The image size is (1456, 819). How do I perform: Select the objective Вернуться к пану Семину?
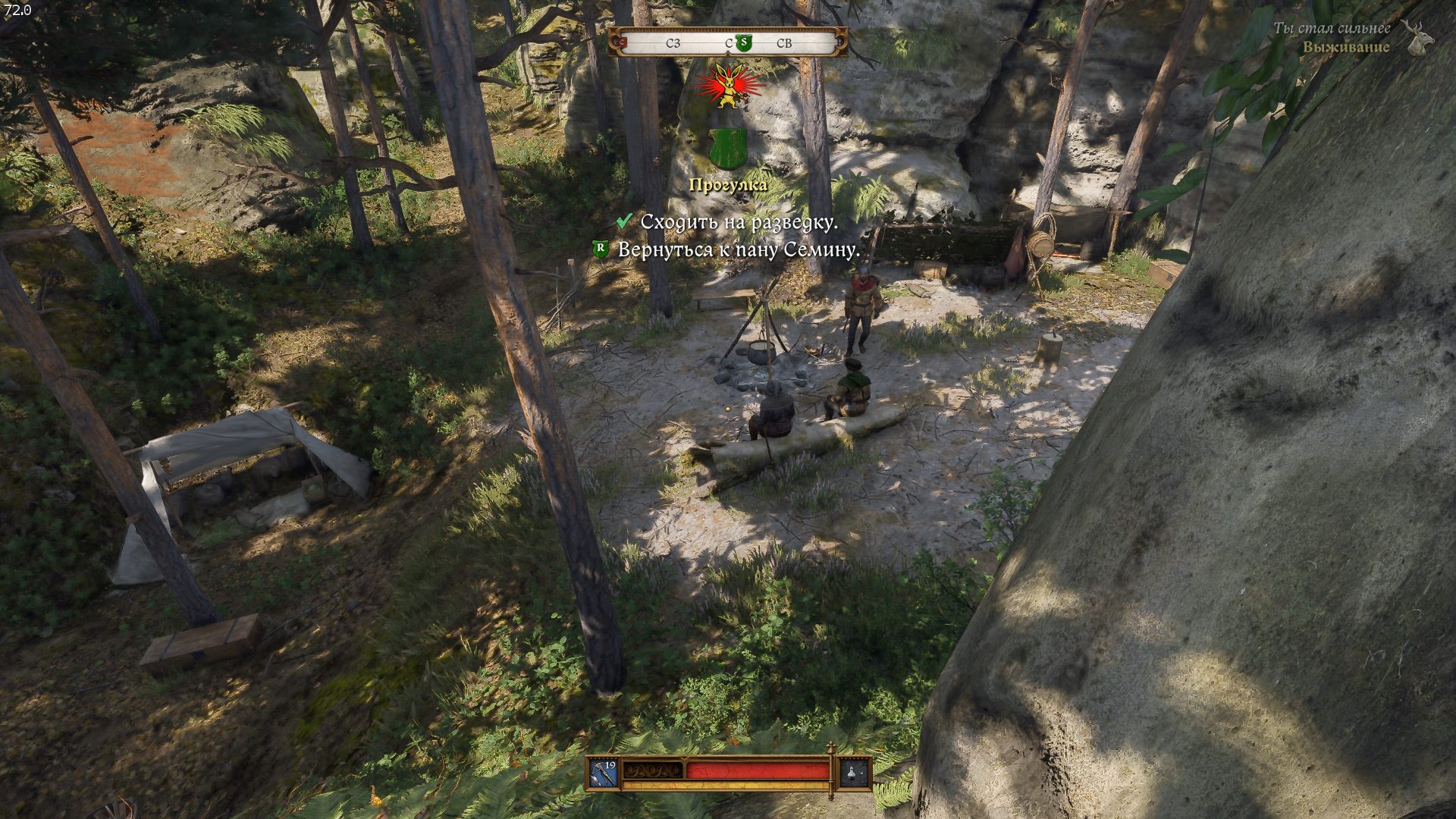click(x=738, y=249)
